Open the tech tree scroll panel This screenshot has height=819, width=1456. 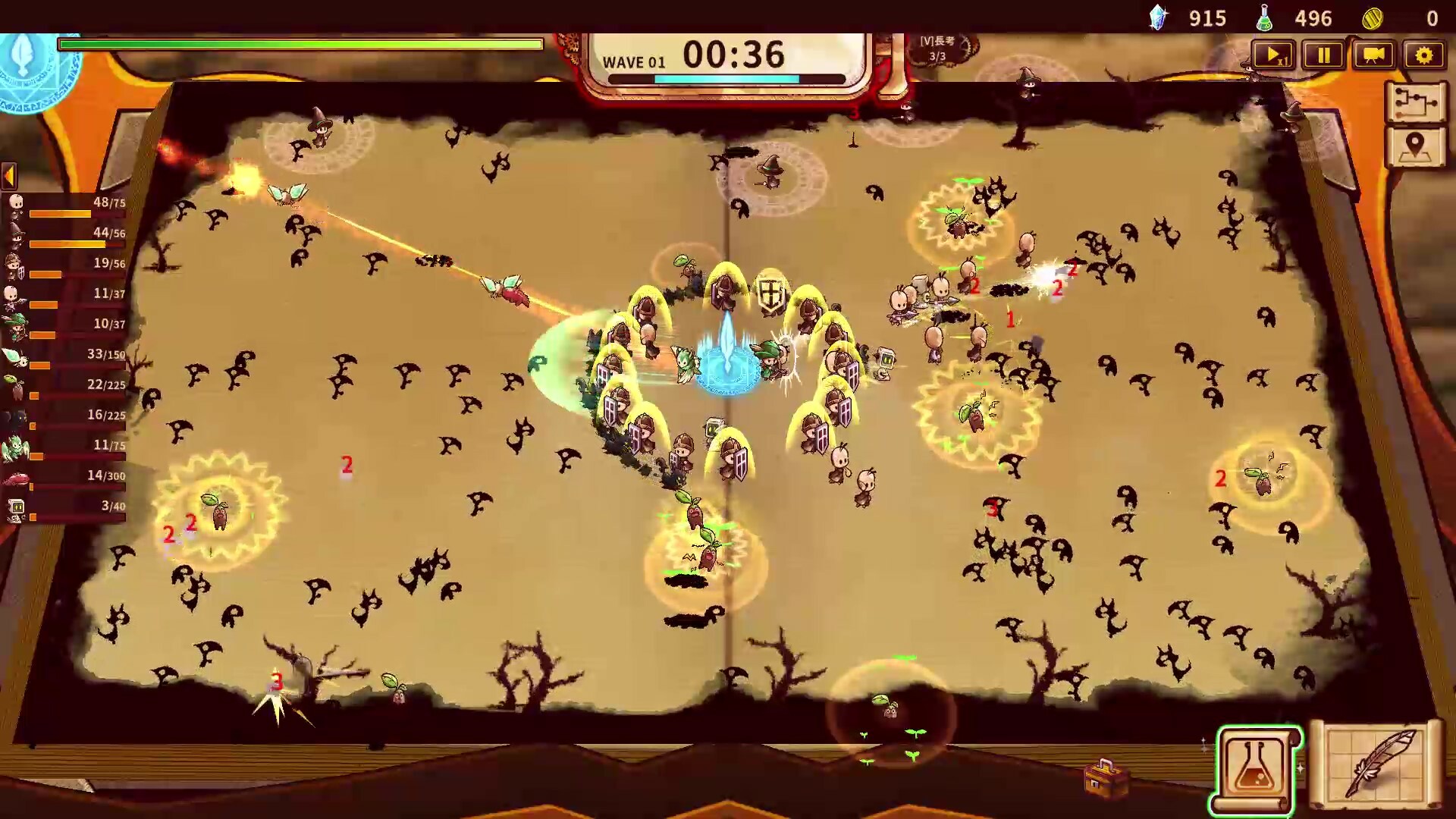click(1415, 102)
